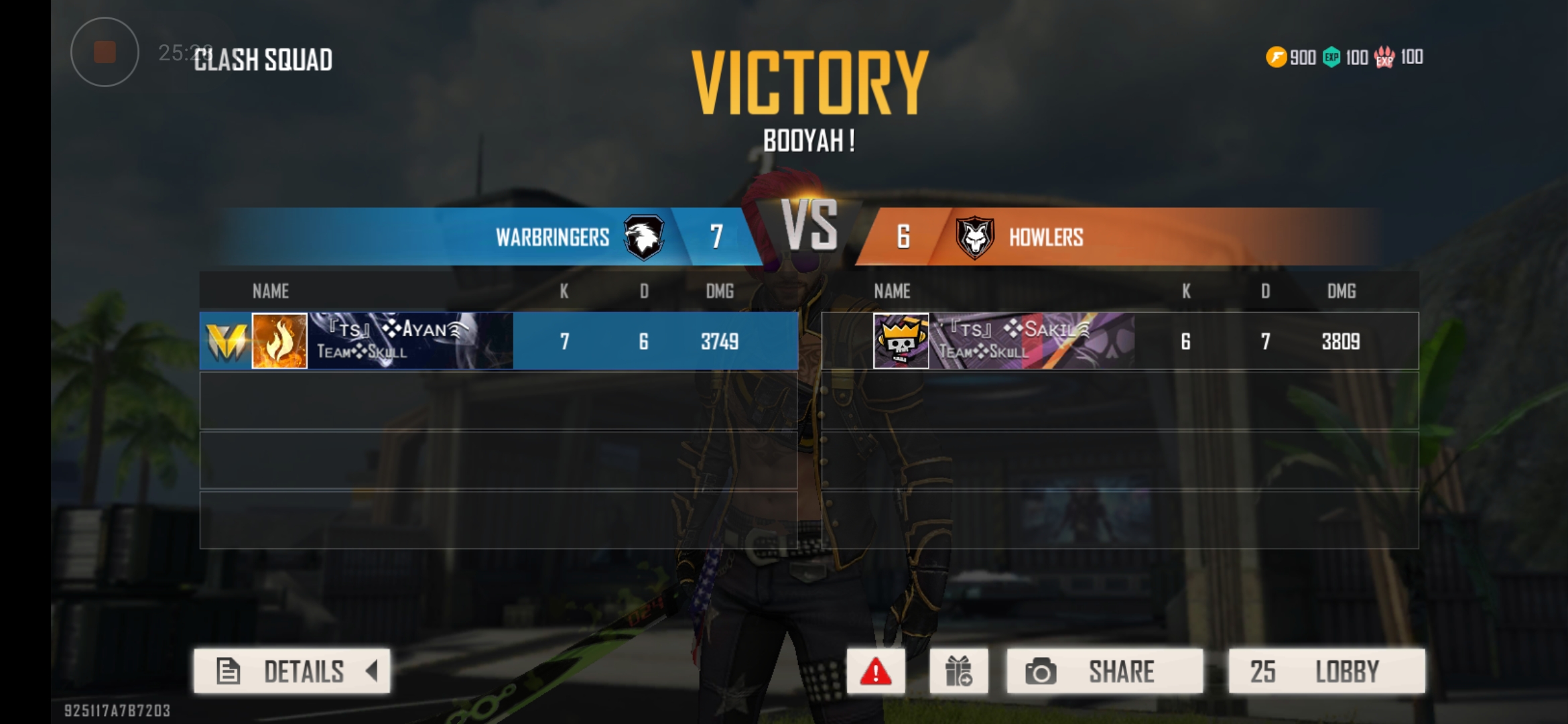Tap the Howlers wolf emblem
The image size is (1568, 724).
click(974, 237)
